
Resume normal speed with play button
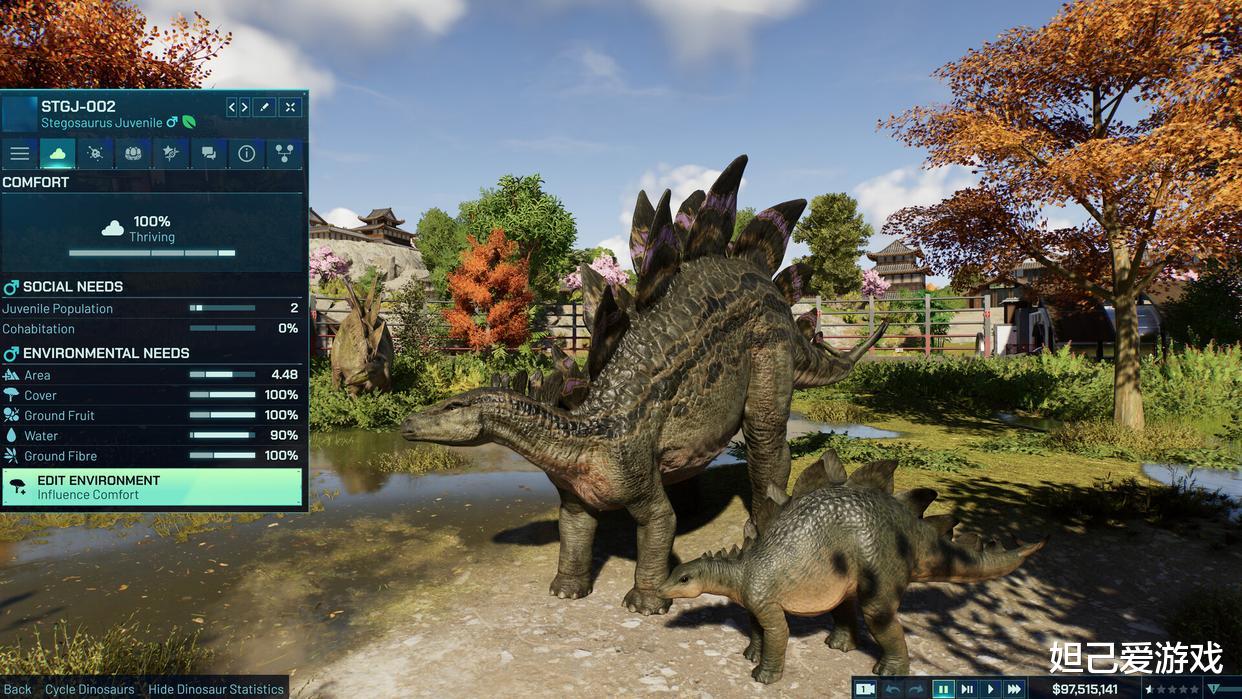(x=991, y=689)
